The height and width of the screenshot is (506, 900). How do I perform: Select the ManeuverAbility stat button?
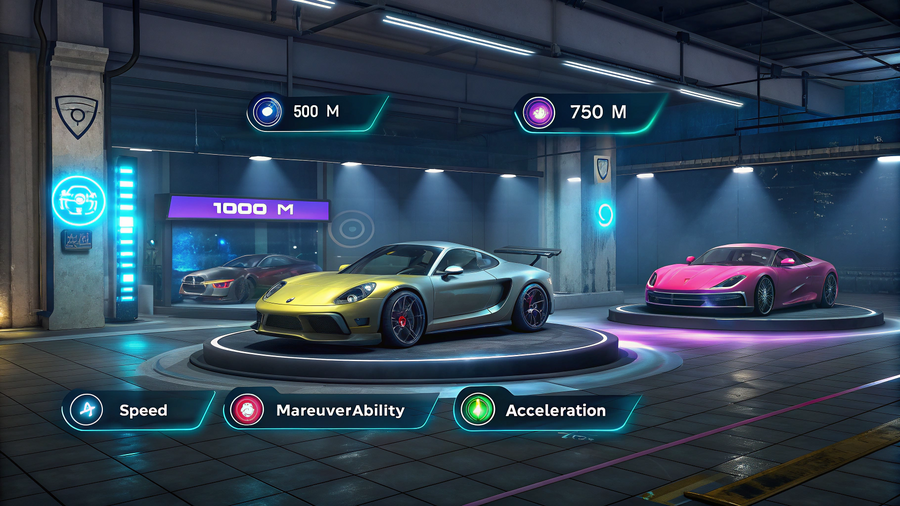click(x=330, y=410)
